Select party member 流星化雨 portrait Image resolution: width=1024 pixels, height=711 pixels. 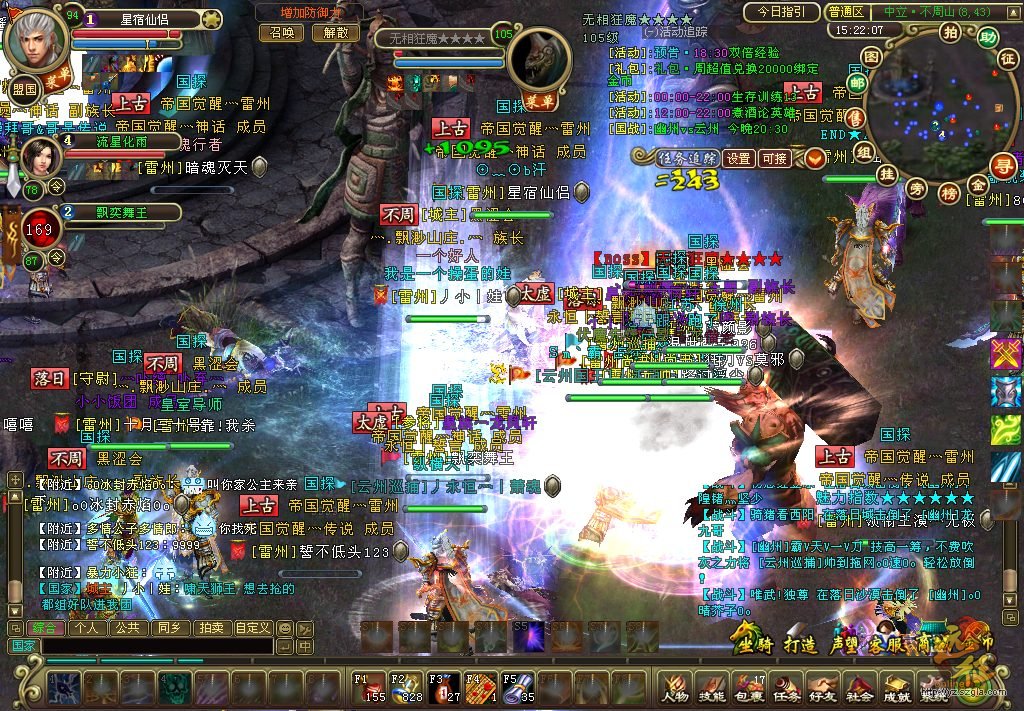(37, 158)
